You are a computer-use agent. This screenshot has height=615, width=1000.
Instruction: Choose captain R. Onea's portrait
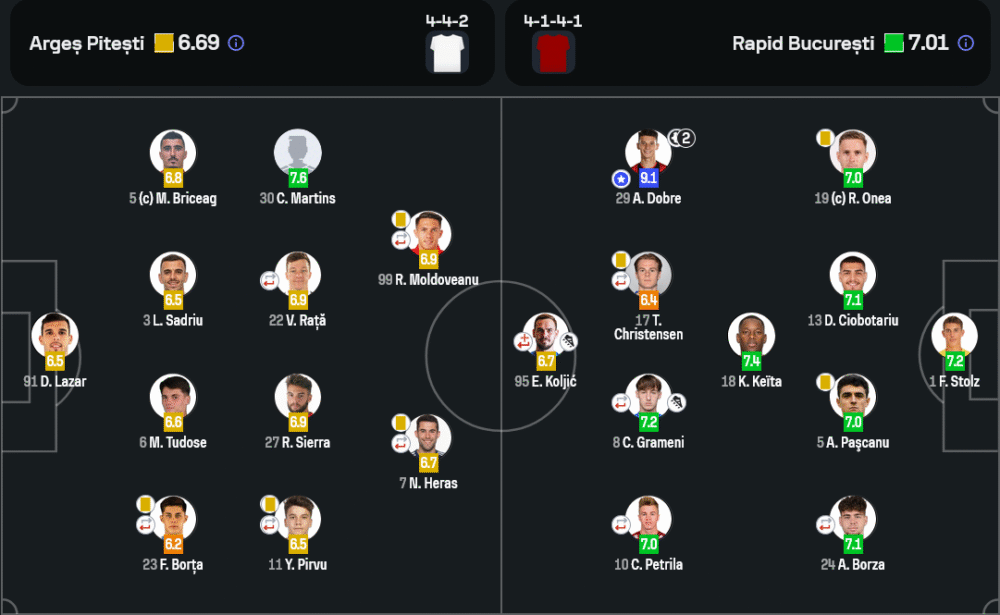click(x=852, y=153)
